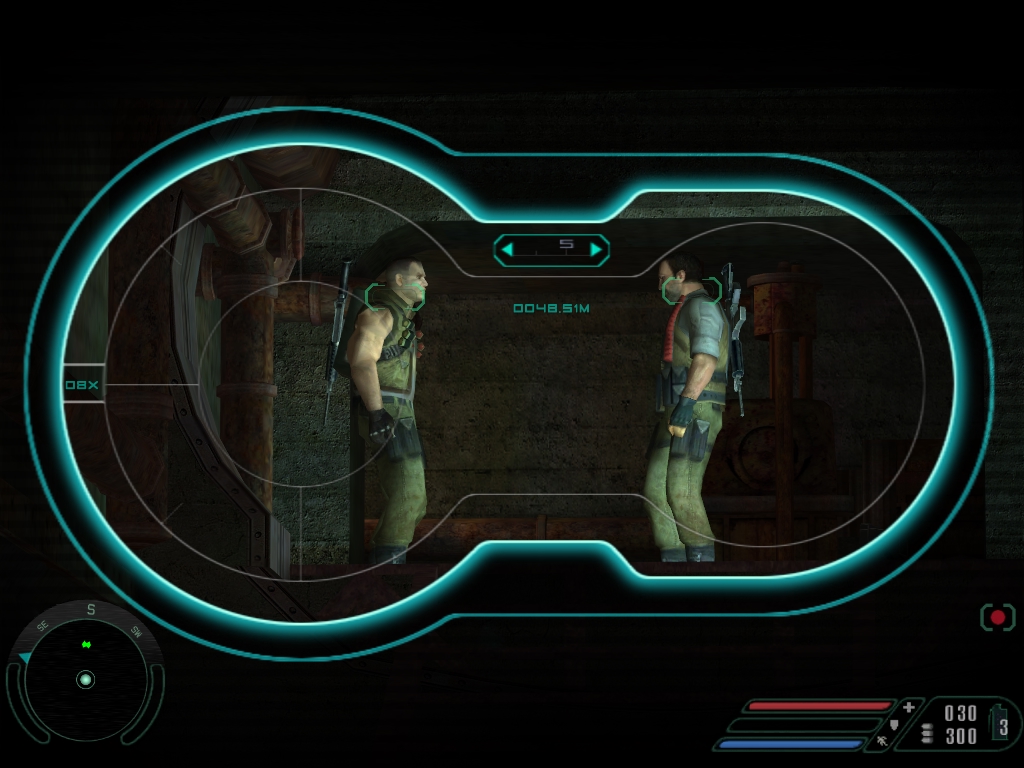Click the circular radar minimap
The height and width of the screenshot is (768, 1024).
point(85,680)
